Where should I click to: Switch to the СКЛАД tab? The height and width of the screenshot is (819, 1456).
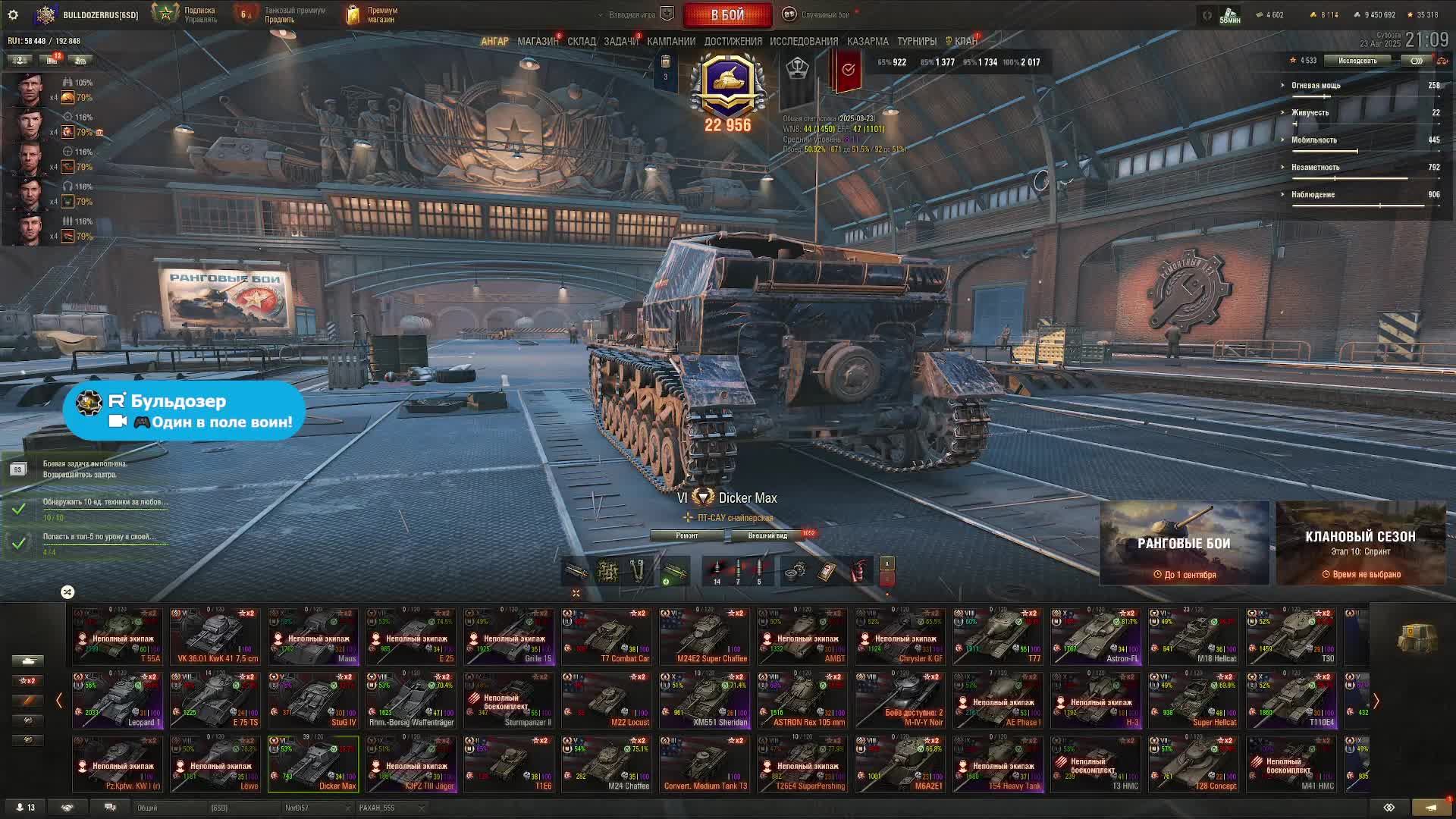(x=581, y=42)
